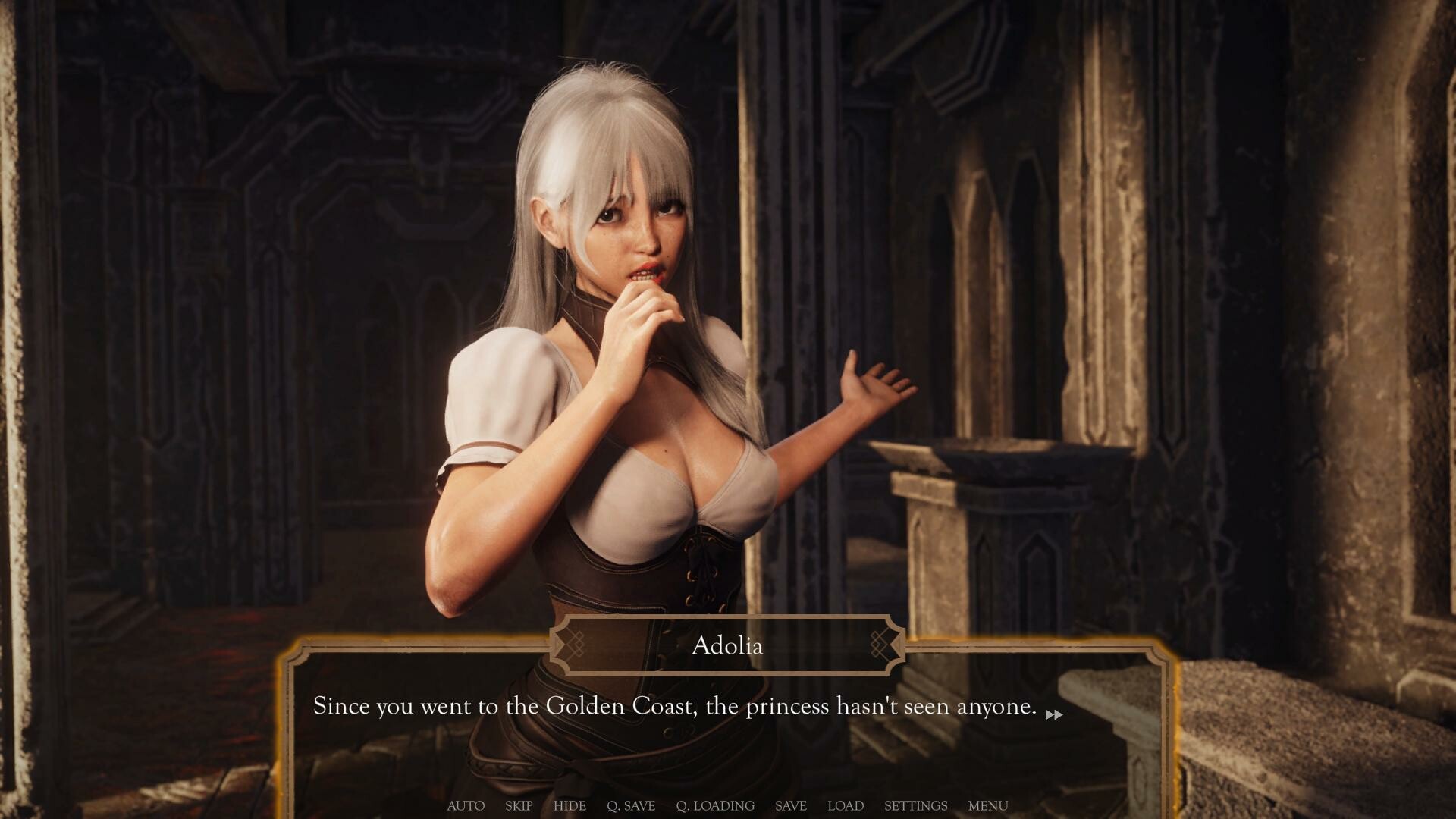Hide the dialogue interface
Viewport: 1456px width, 819px height.
(x=570, y=806)
